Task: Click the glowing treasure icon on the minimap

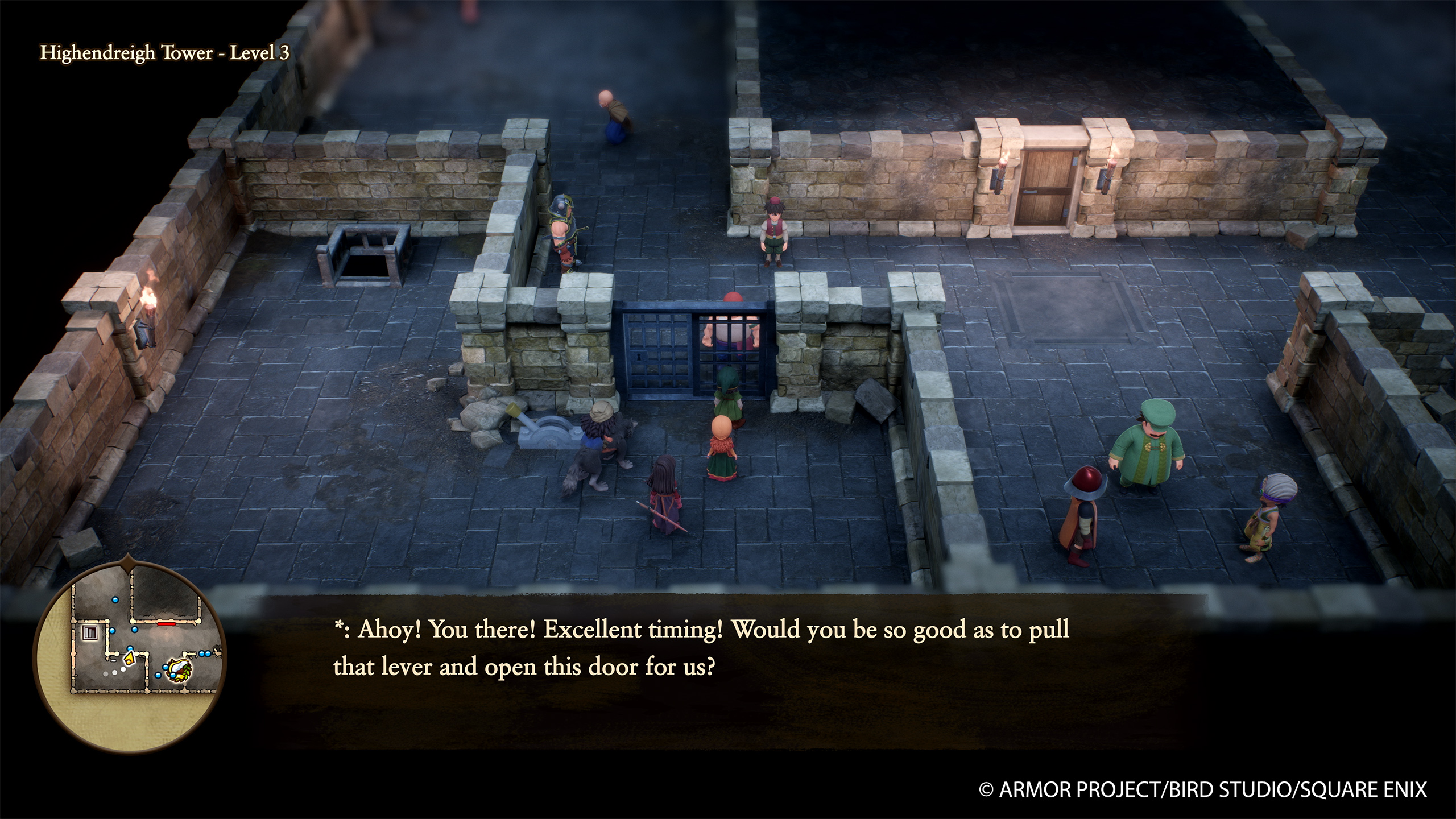Action: [178, 671]
